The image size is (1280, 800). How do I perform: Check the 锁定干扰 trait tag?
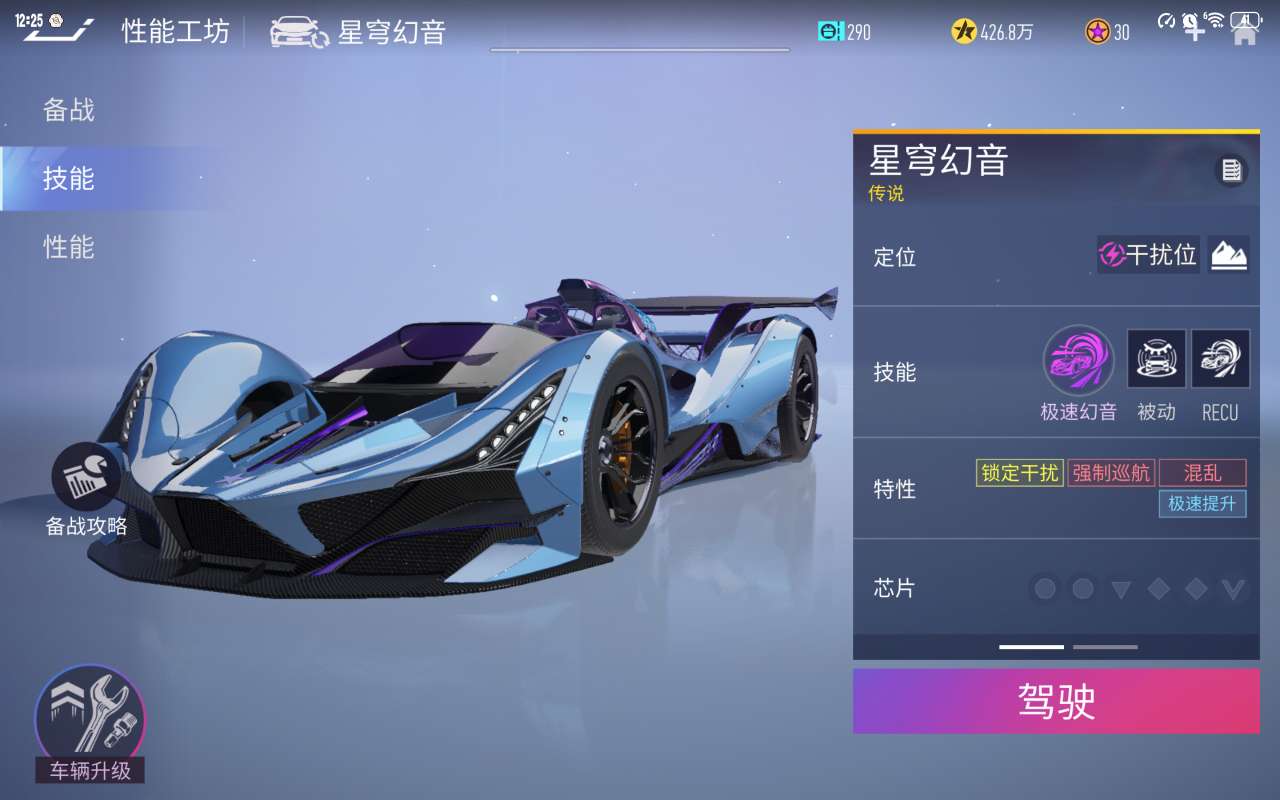coord(1019,473)
